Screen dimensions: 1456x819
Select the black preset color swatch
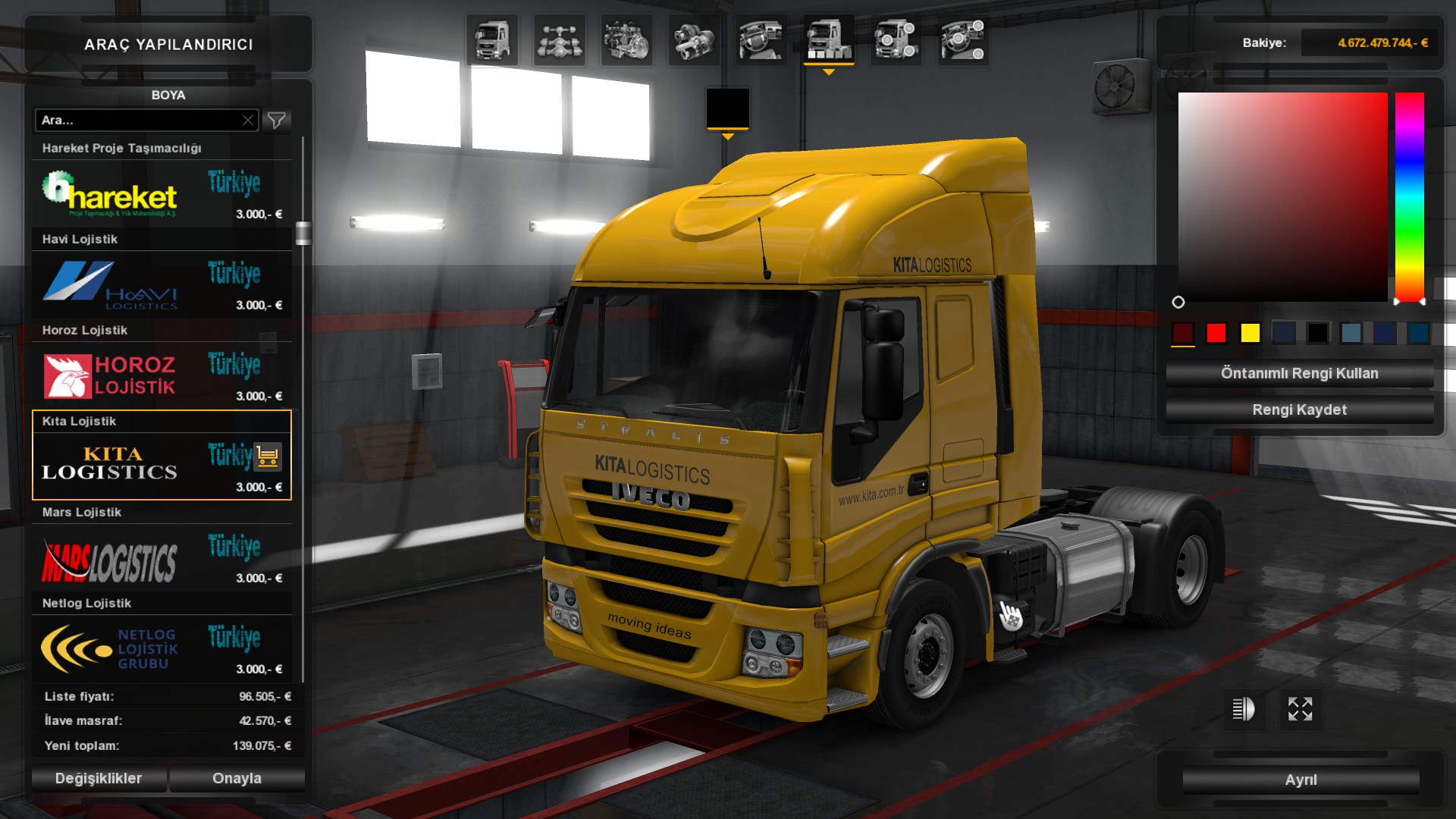(1318, 332)
